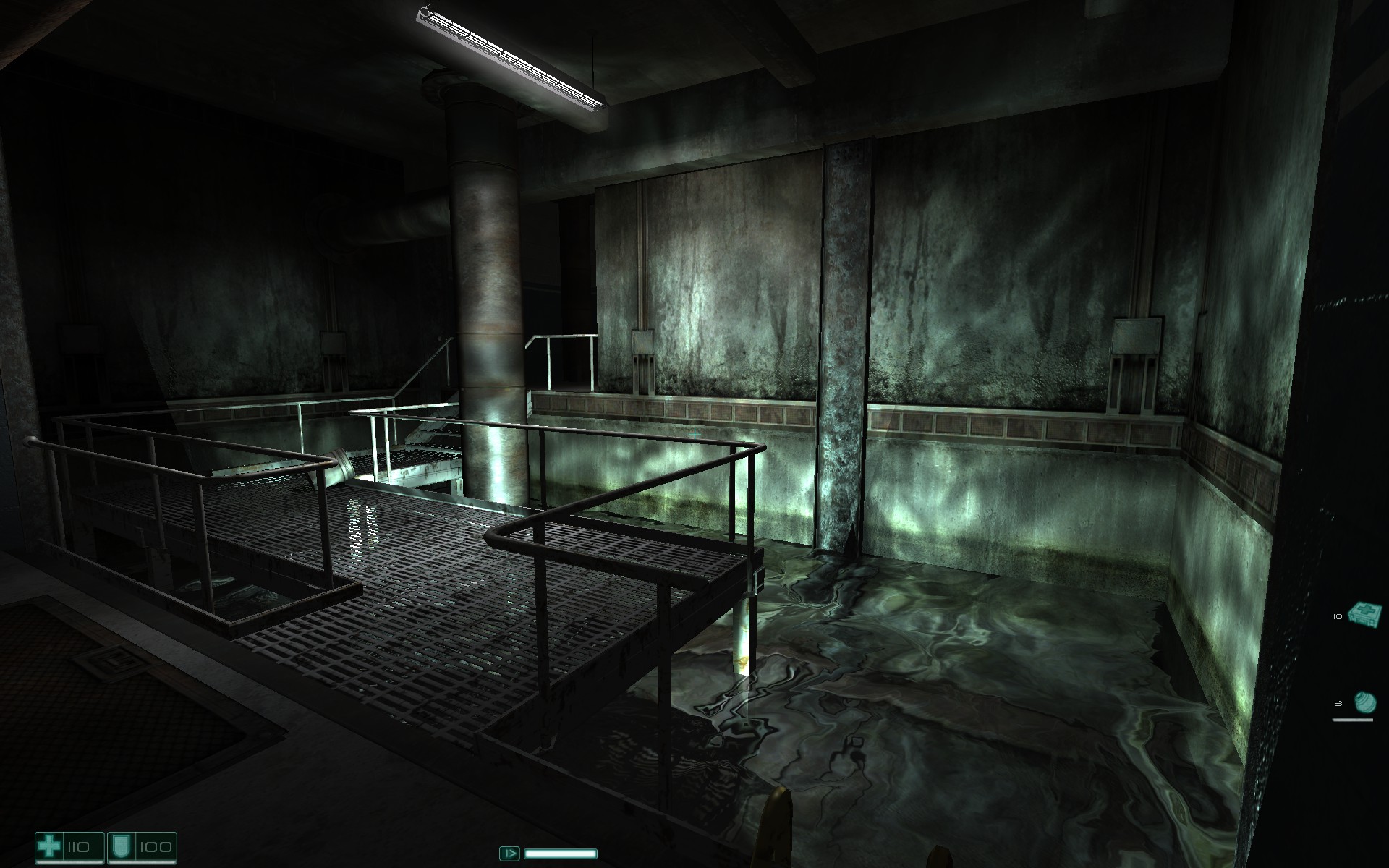Click the health cross HUD icon
The width and height of the screenshot is (1389, 868).
coord(49,846)
